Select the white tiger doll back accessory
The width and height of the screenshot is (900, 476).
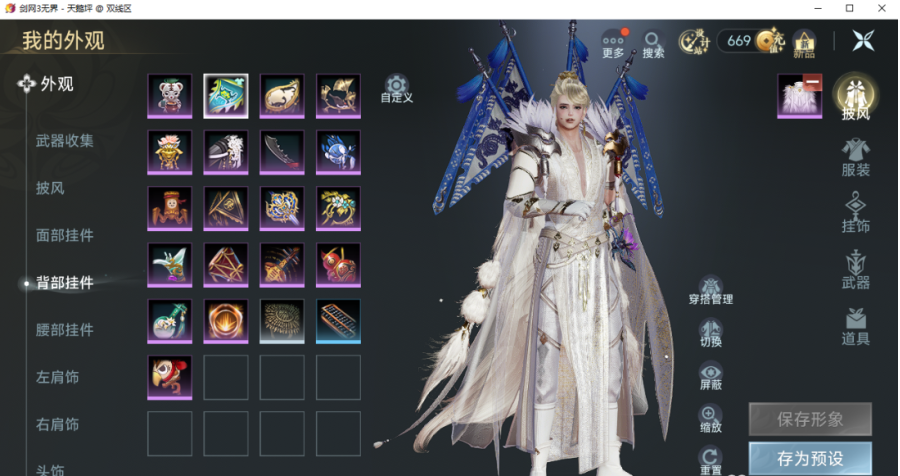click(x=170, y=96)
